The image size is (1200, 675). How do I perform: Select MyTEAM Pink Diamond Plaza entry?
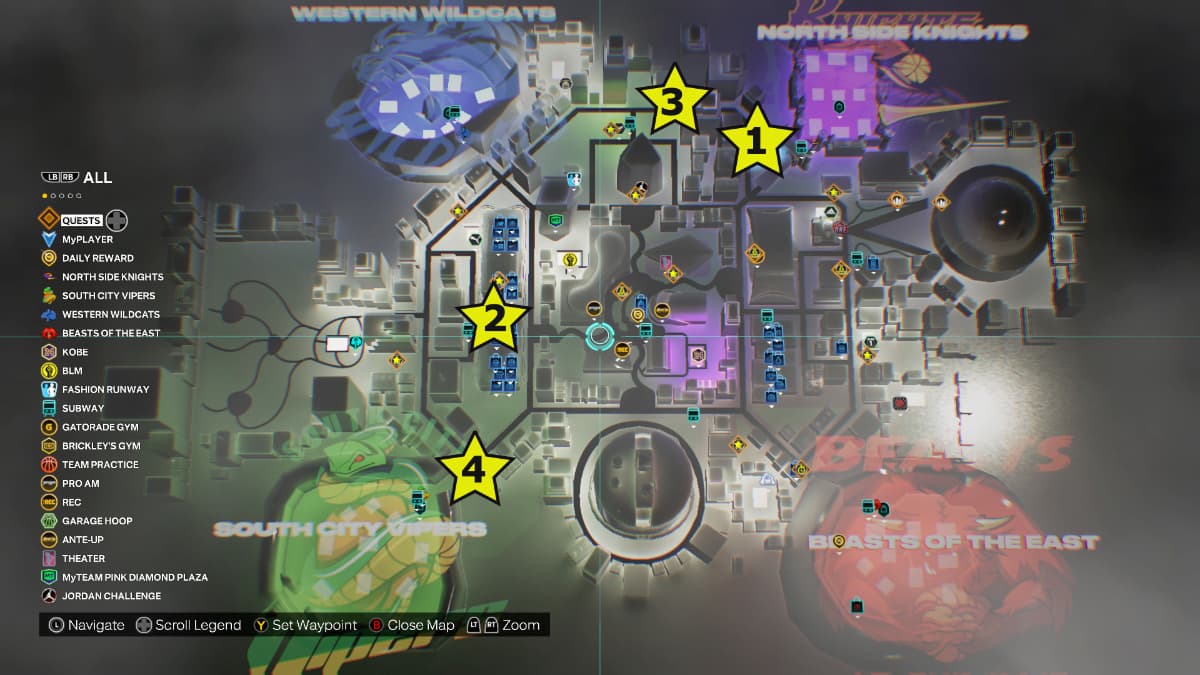coord(134,577)
